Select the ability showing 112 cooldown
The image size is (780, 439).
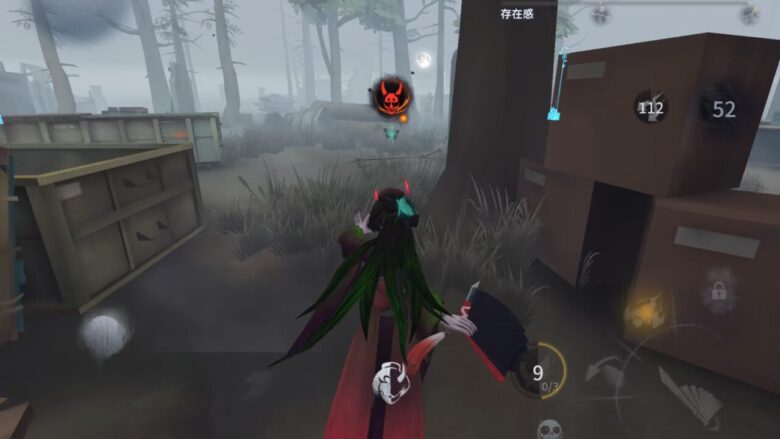pyautogui.click(x=651, y=107)
